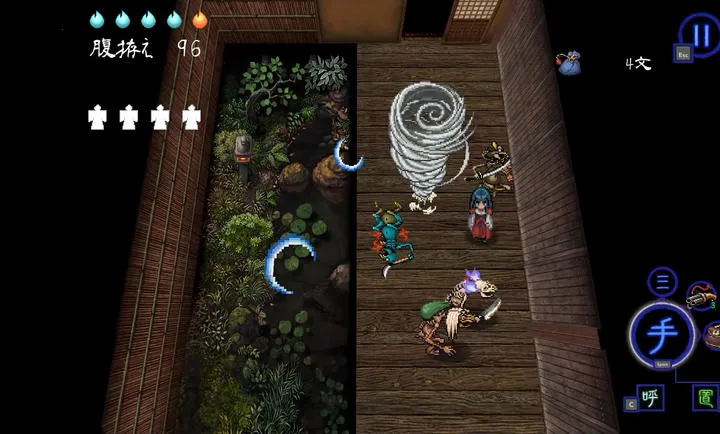The image size is (720, 434).
Task: Use the 呼 call button
Action: point(651,398)
